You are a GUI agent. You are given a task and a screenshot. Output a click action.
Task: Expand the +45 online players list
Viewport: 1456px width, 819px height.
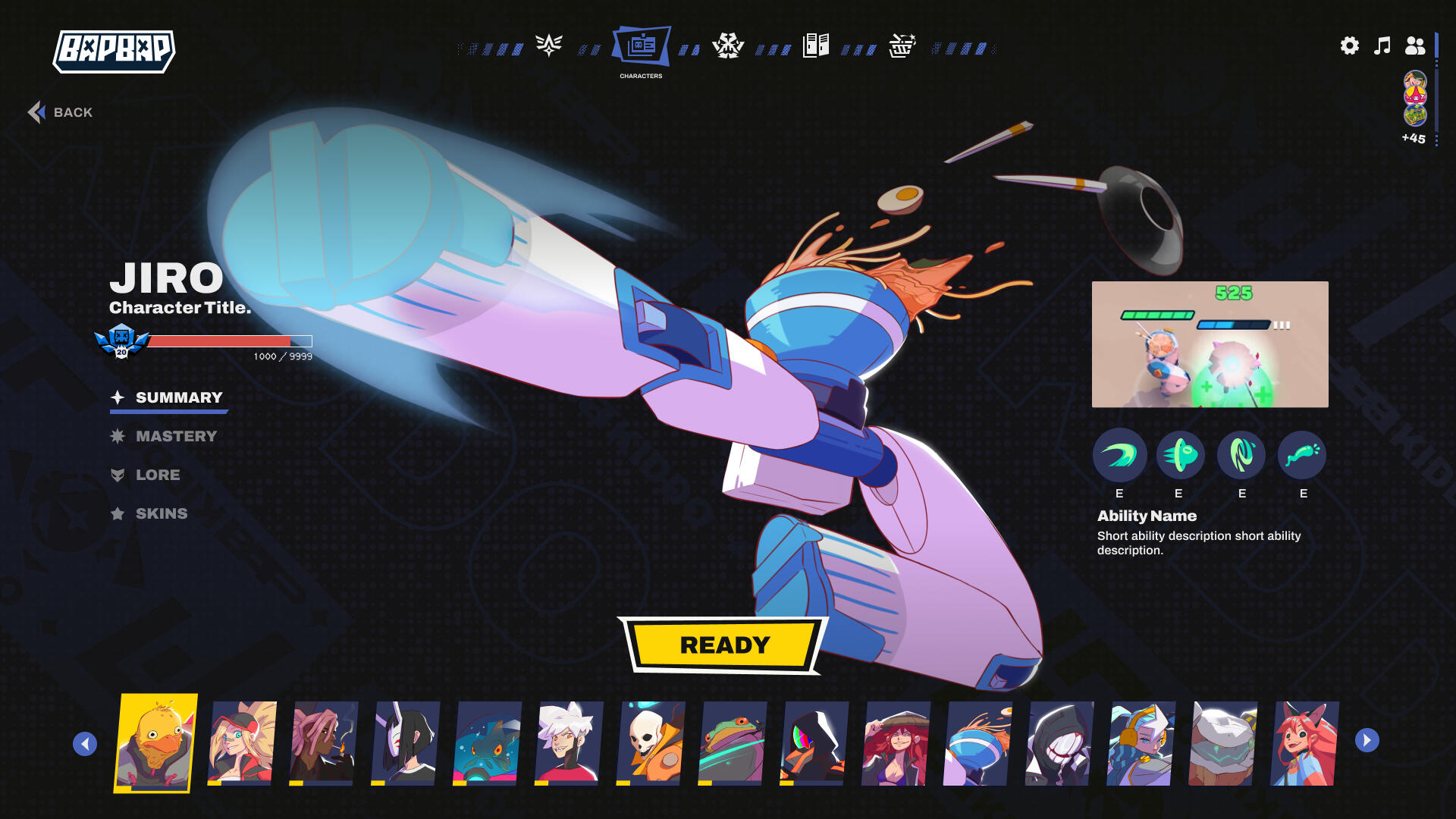point(1412,139)
